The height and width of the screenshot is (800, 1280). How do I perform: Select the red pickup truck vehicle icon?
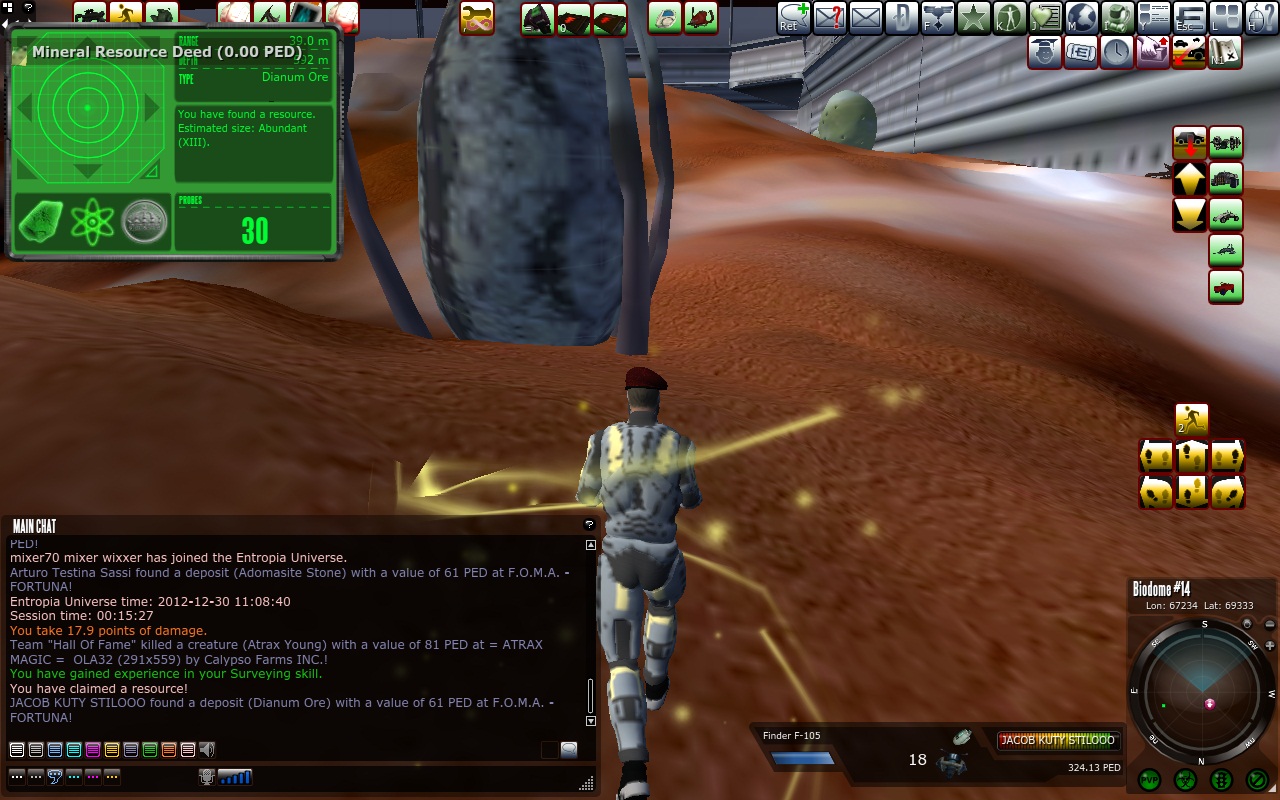coord(1226,287)
